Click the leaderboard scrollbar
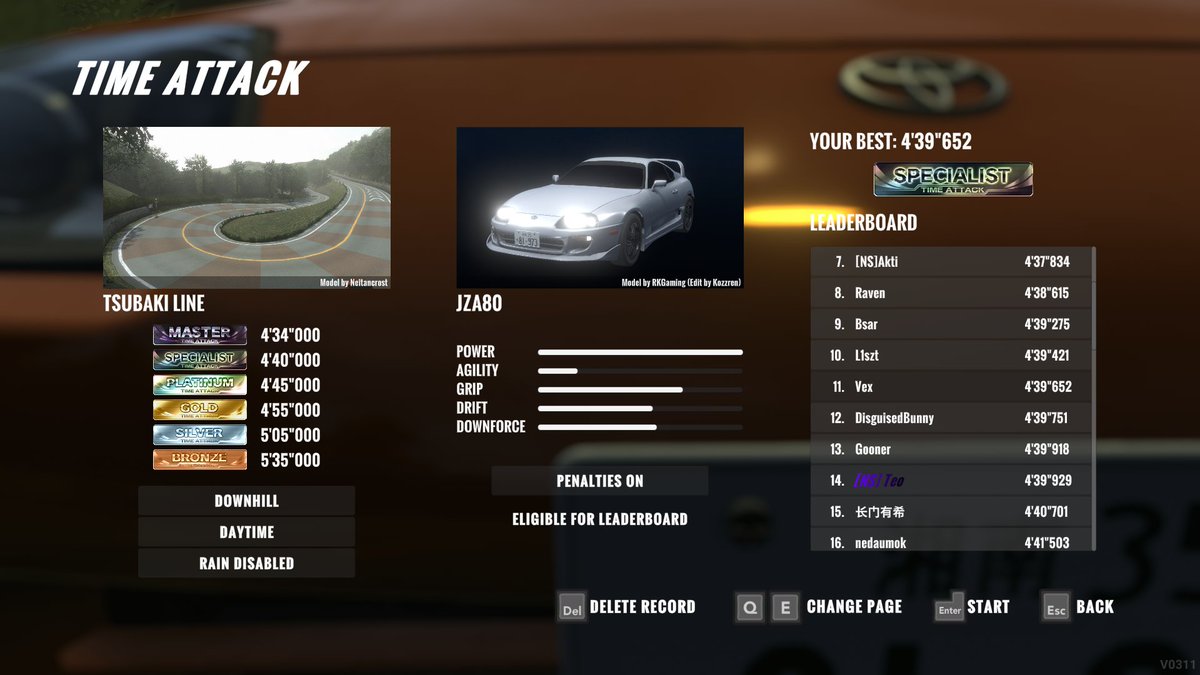This screenshot has height=675, width=1200. coord(1094,400)
